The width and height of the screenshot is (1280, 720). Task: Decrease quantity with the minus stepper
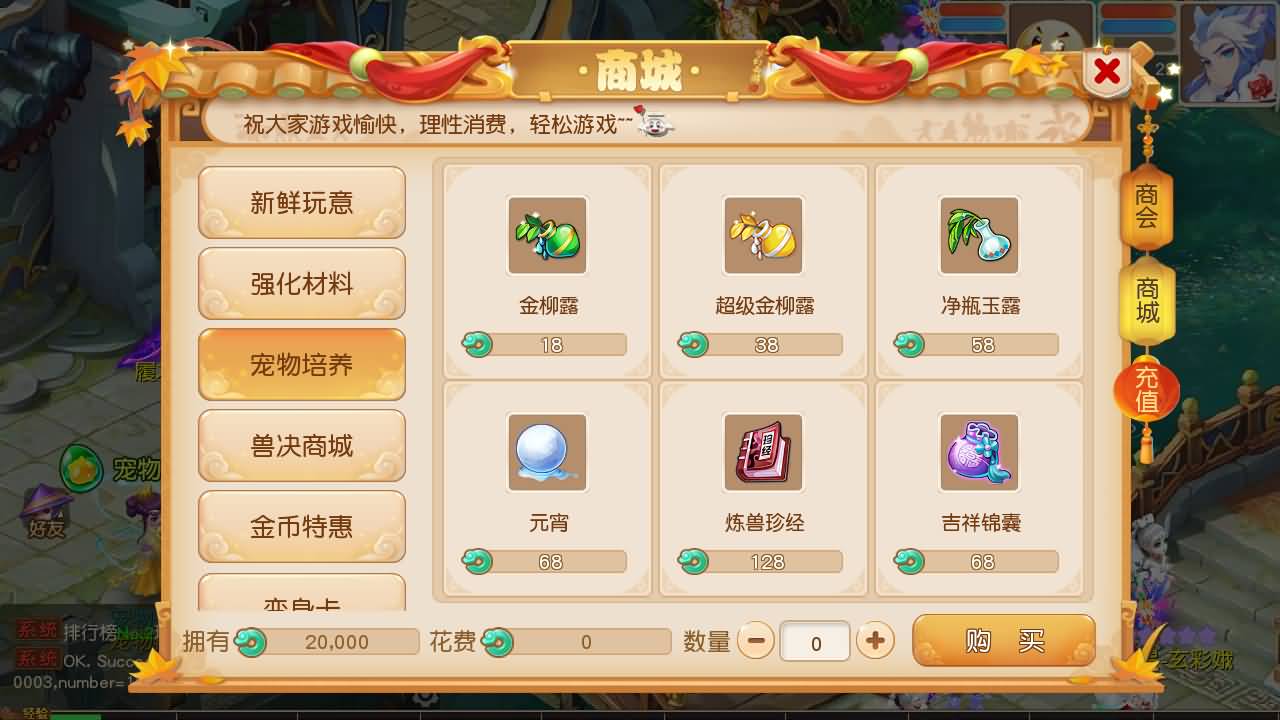click(x=757, y=641)
